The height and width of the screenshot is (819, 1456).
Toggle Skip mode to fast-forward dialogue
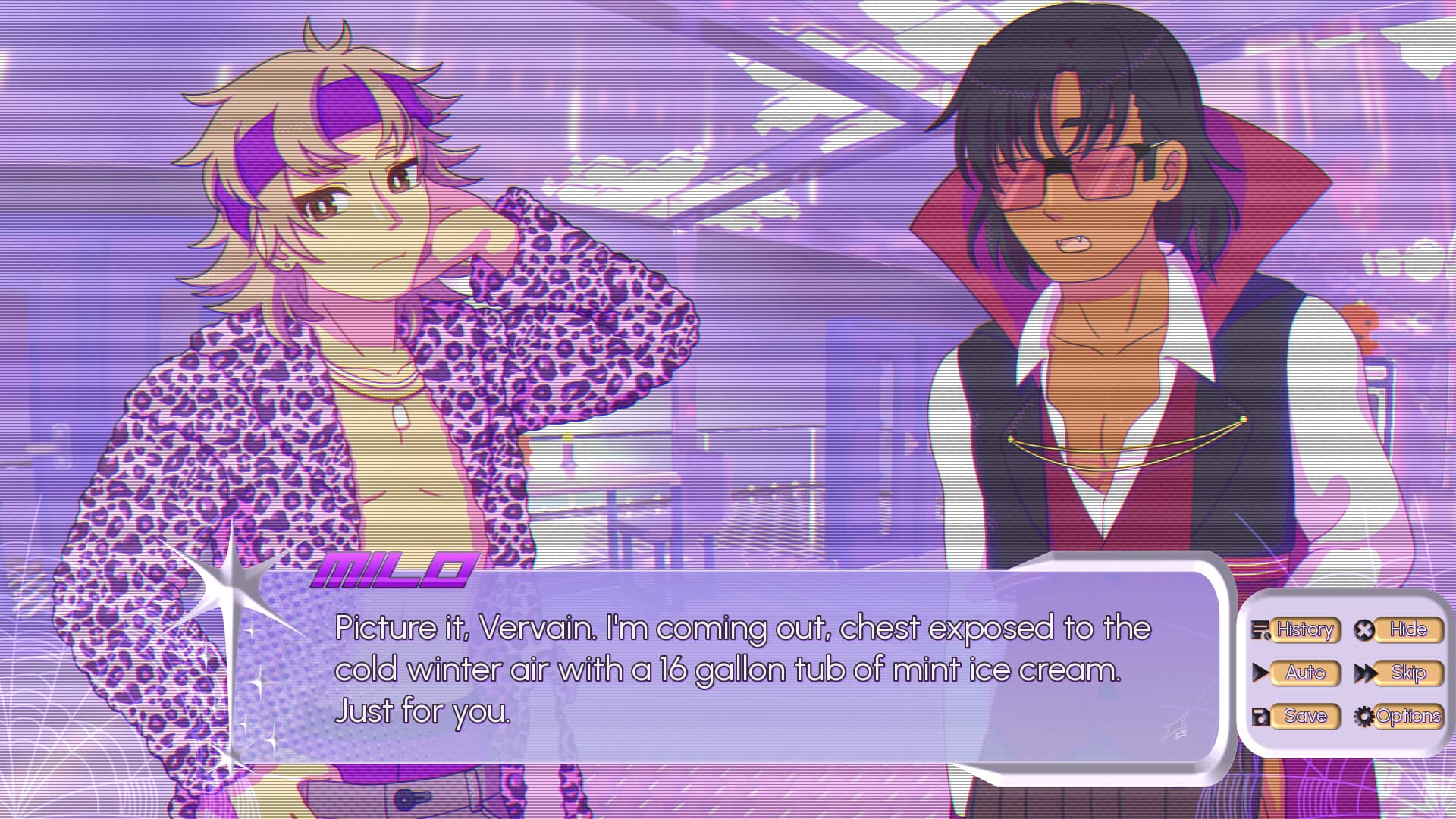click(x=1409, y=672)
